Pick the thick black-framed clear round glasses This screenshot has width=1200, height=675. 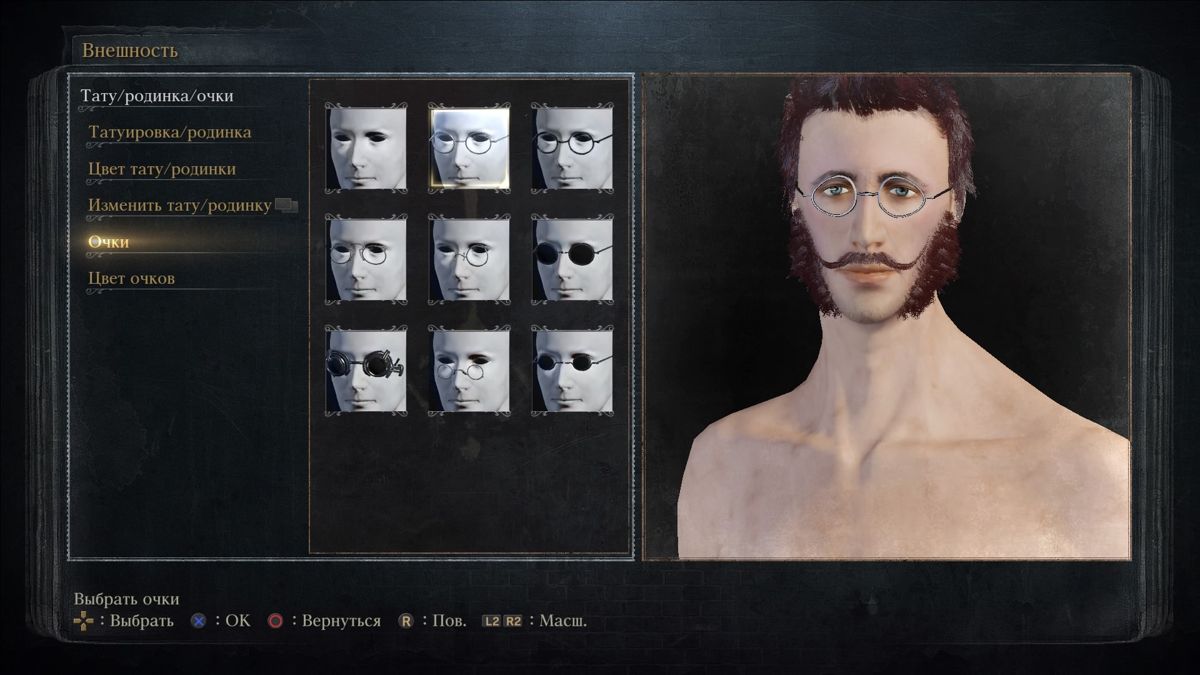(572, 148)
